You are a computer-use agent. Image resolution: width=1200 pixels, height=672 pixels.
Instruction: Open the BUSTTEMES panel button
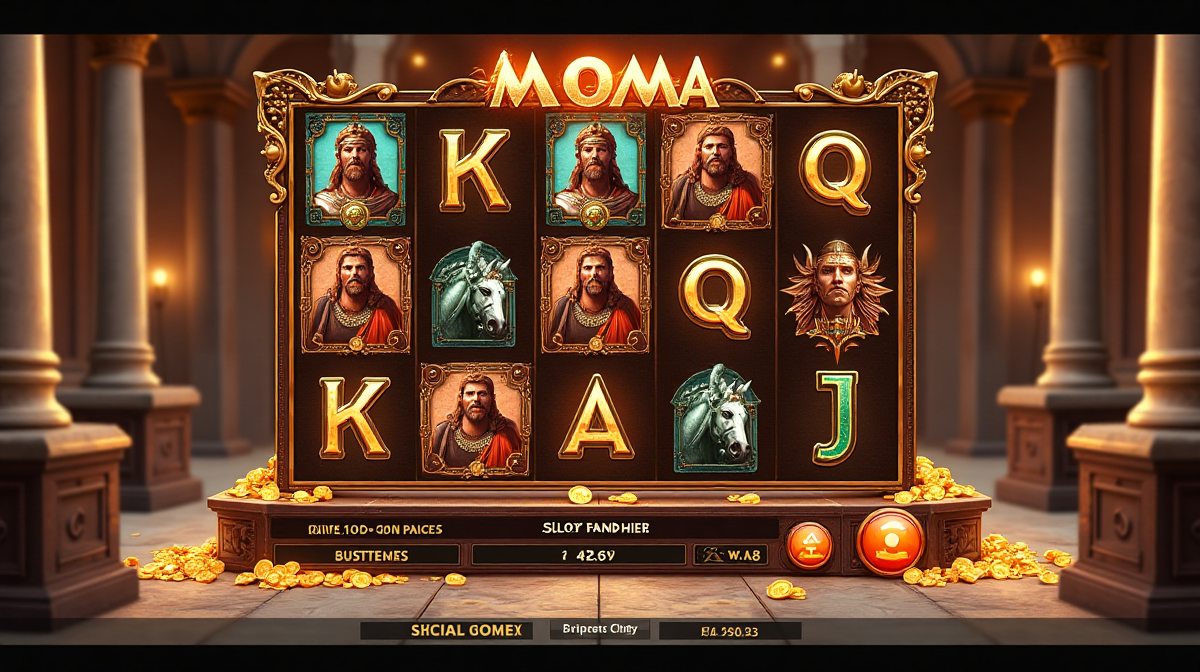tap(366, 555)
